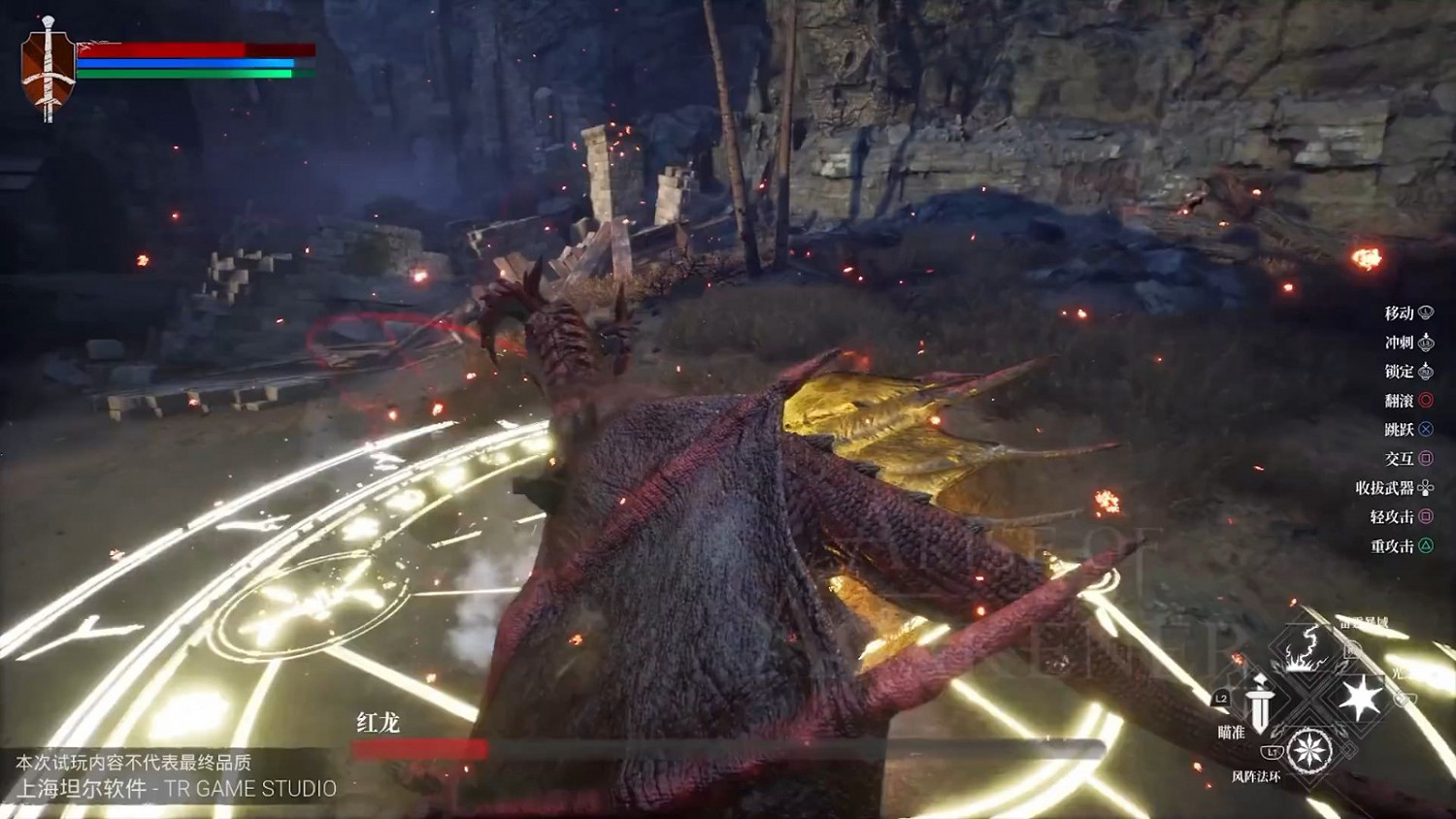This screenshot has width=1456, height=819.
Task: Click the 交互 interact prompt
Action: [x=1400, y=458]
